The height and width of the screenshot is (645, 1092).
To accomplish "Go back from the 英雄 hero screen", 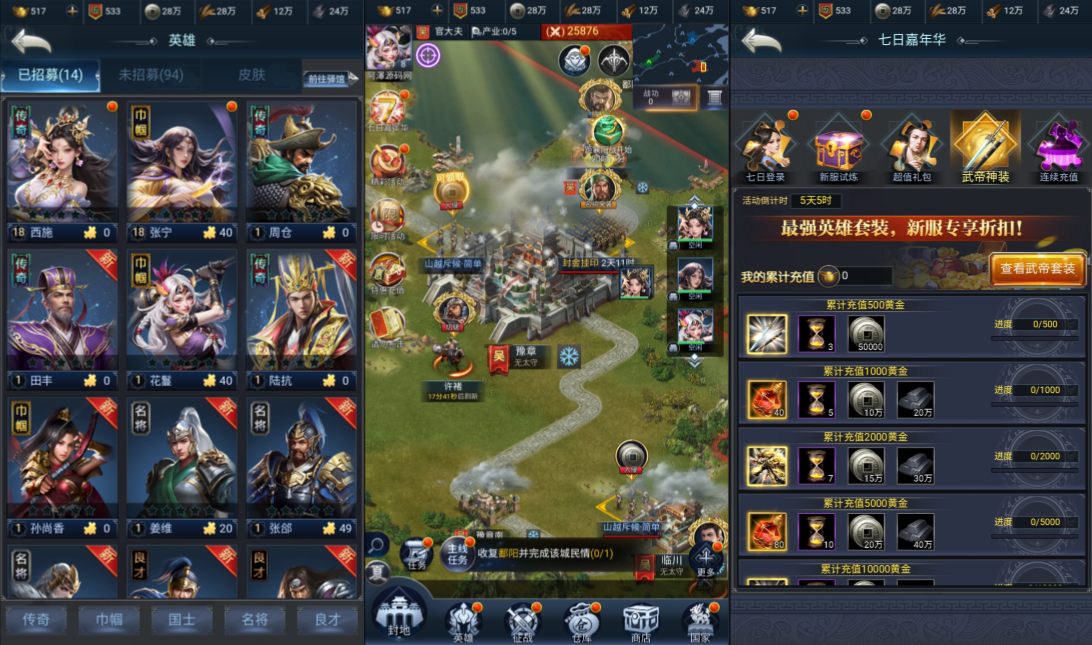I will coord(31,42).
